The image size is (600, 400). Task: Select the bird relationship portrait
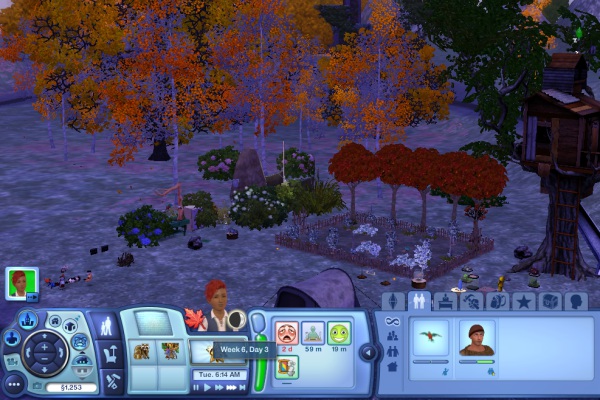click(x=430, y=337)
